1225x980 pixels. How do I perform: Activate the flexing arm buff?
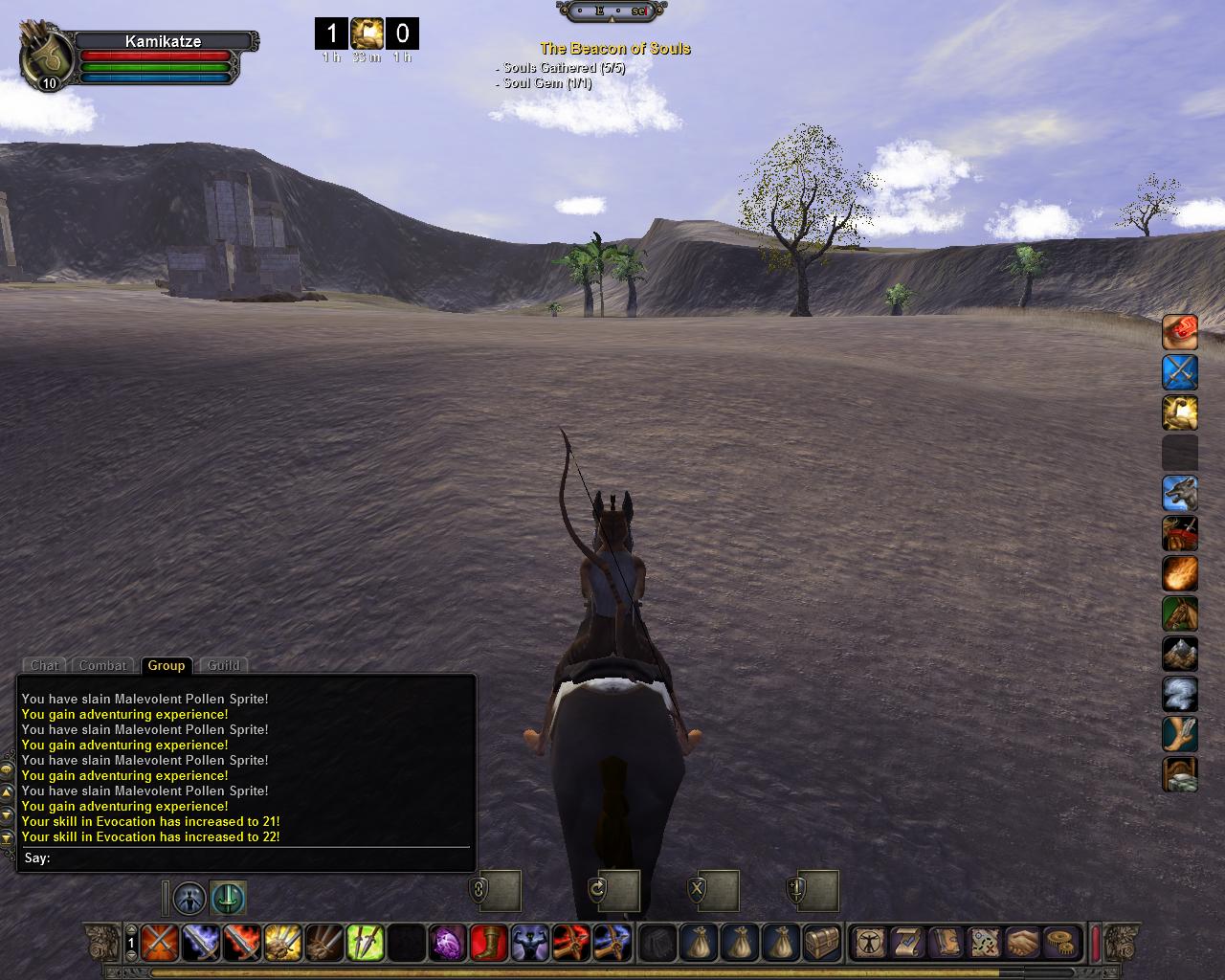pos(1180,412)
